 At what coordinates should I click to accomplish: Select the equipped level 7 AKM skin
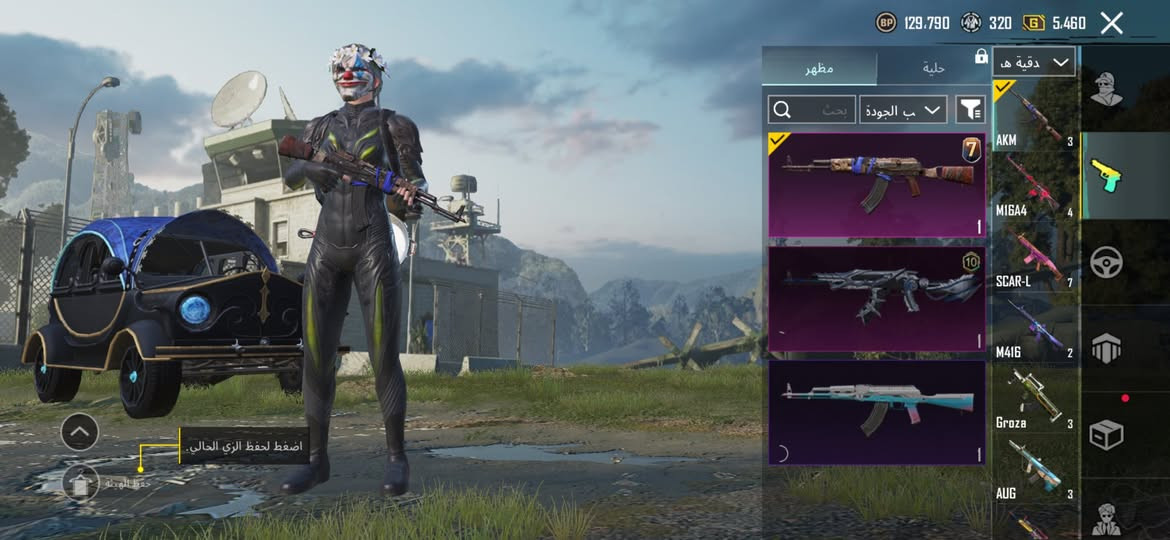coord(876,185)
